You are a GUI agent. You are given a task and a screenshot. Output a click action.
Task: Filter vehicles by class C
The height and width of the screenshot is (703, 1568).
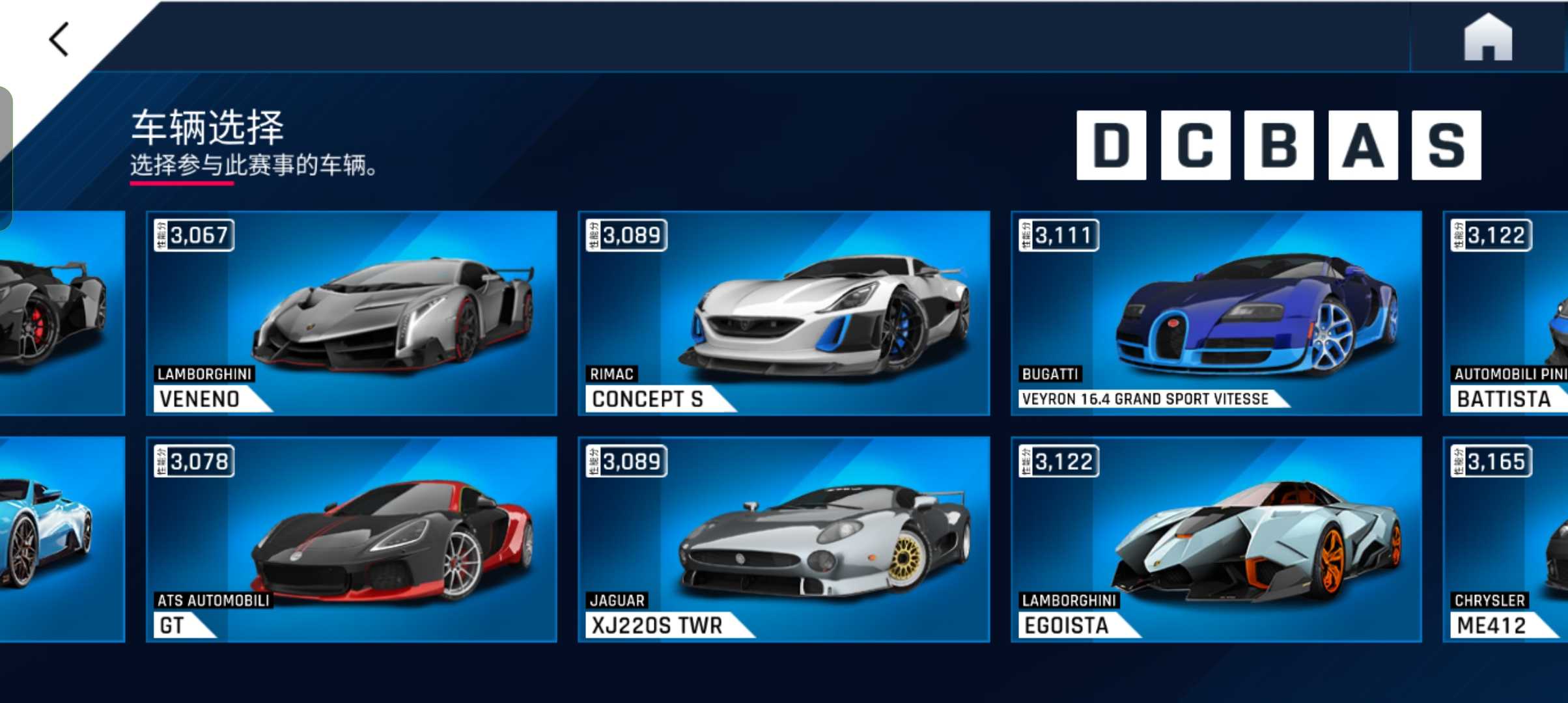[x=1195, y=145]
